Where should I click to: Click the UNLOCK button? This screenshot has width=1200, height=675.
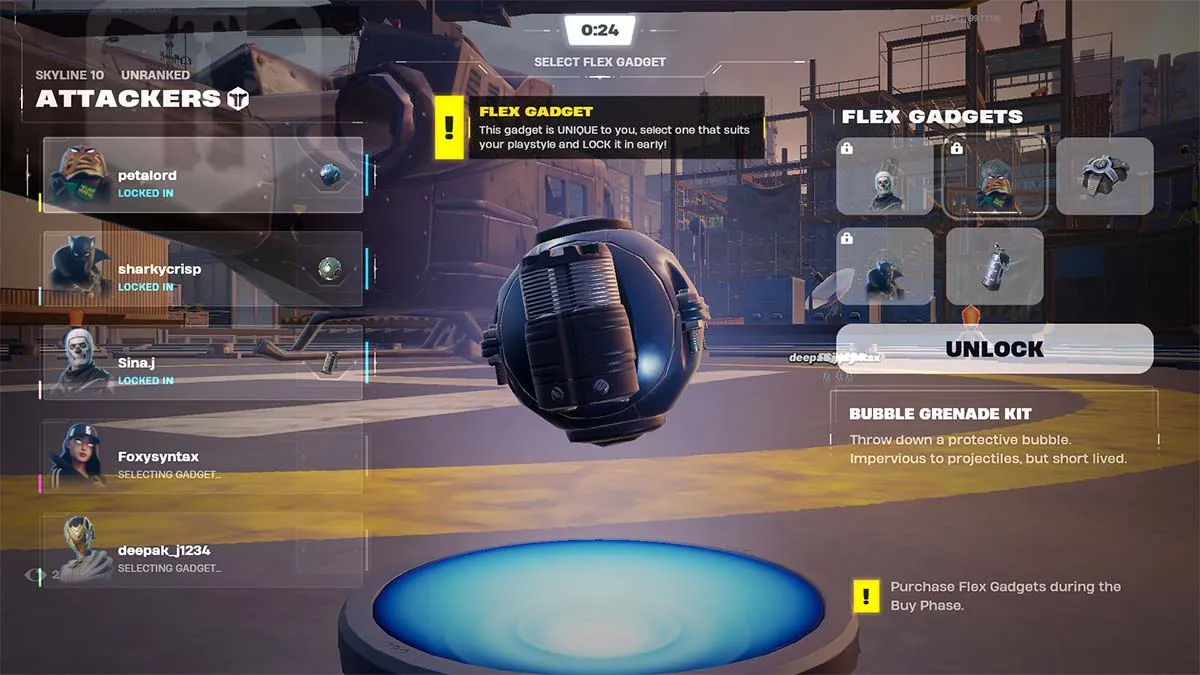[994, 349]
